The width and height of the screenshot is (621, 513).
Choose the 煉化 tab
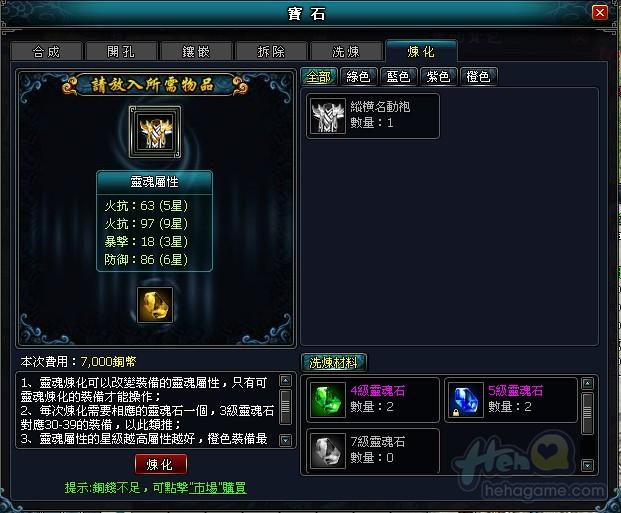click(x=421, y=51)
